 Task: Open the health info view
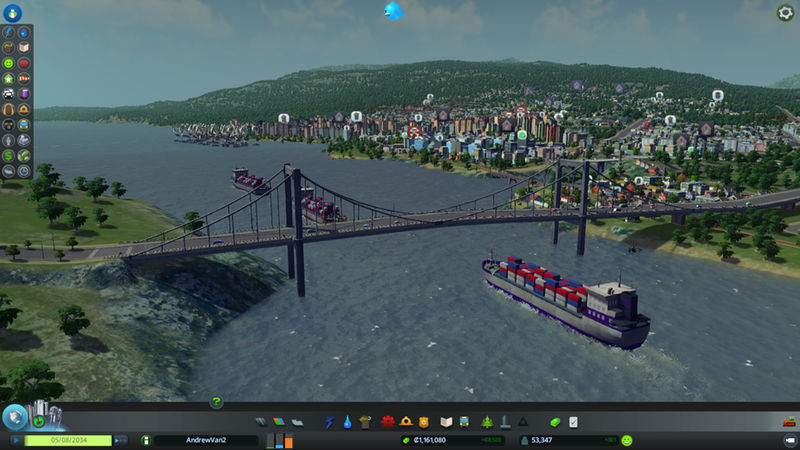pos(23,63)
